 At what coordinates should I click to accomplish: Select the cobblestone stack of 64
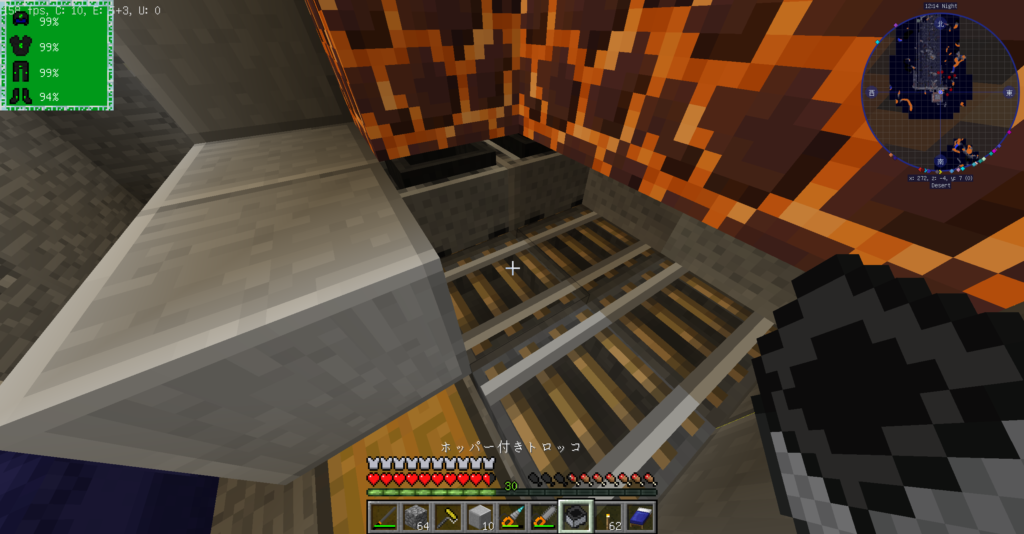click(415, 516)
